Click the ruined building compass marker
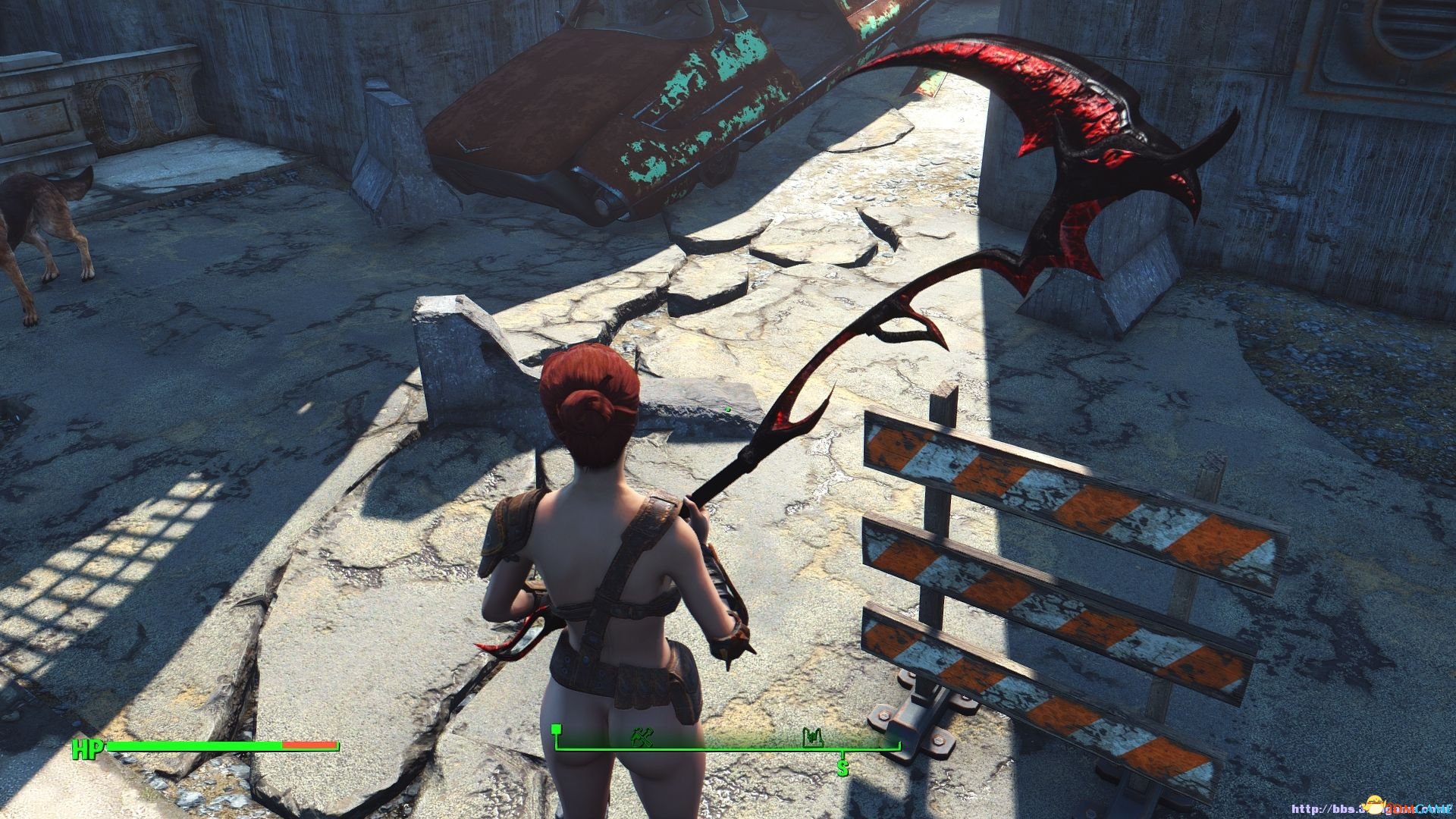The image size is (1456, 819). click(x=813, y=736)
